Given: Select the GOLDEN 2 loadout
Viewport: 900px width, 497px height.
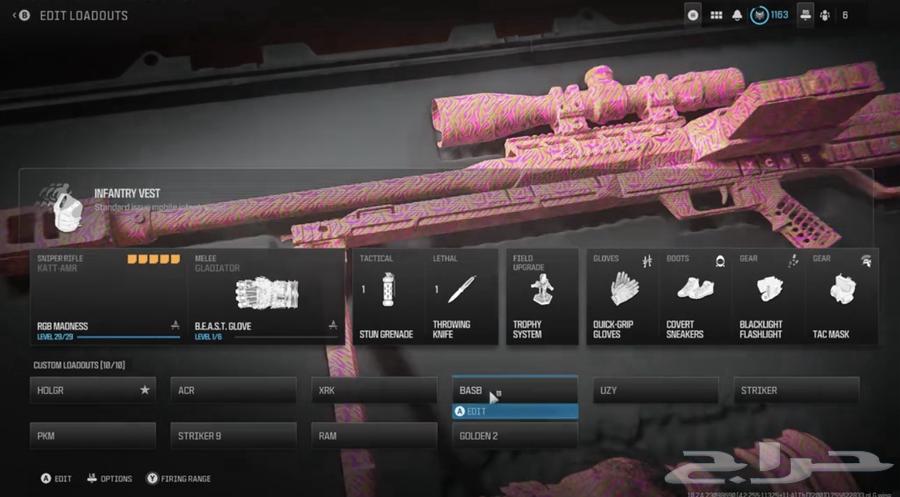Looking at the screenshot, I should [x=515, y=436].
